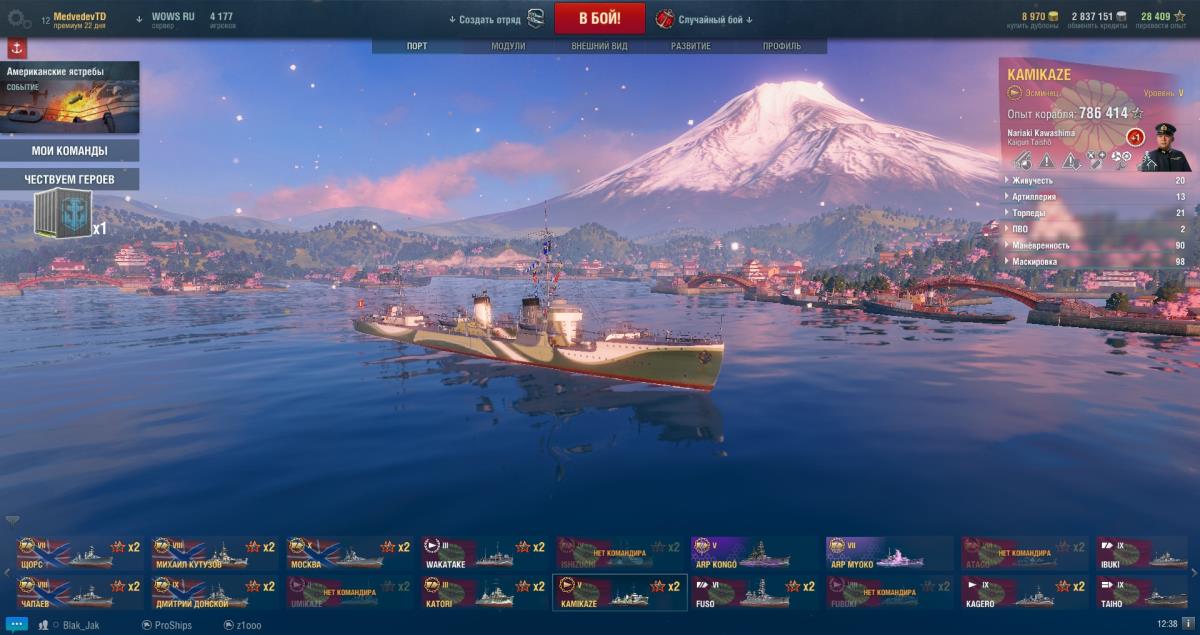Click the anchor port icon
This screenshot has width=1200, height=635.
17,49
